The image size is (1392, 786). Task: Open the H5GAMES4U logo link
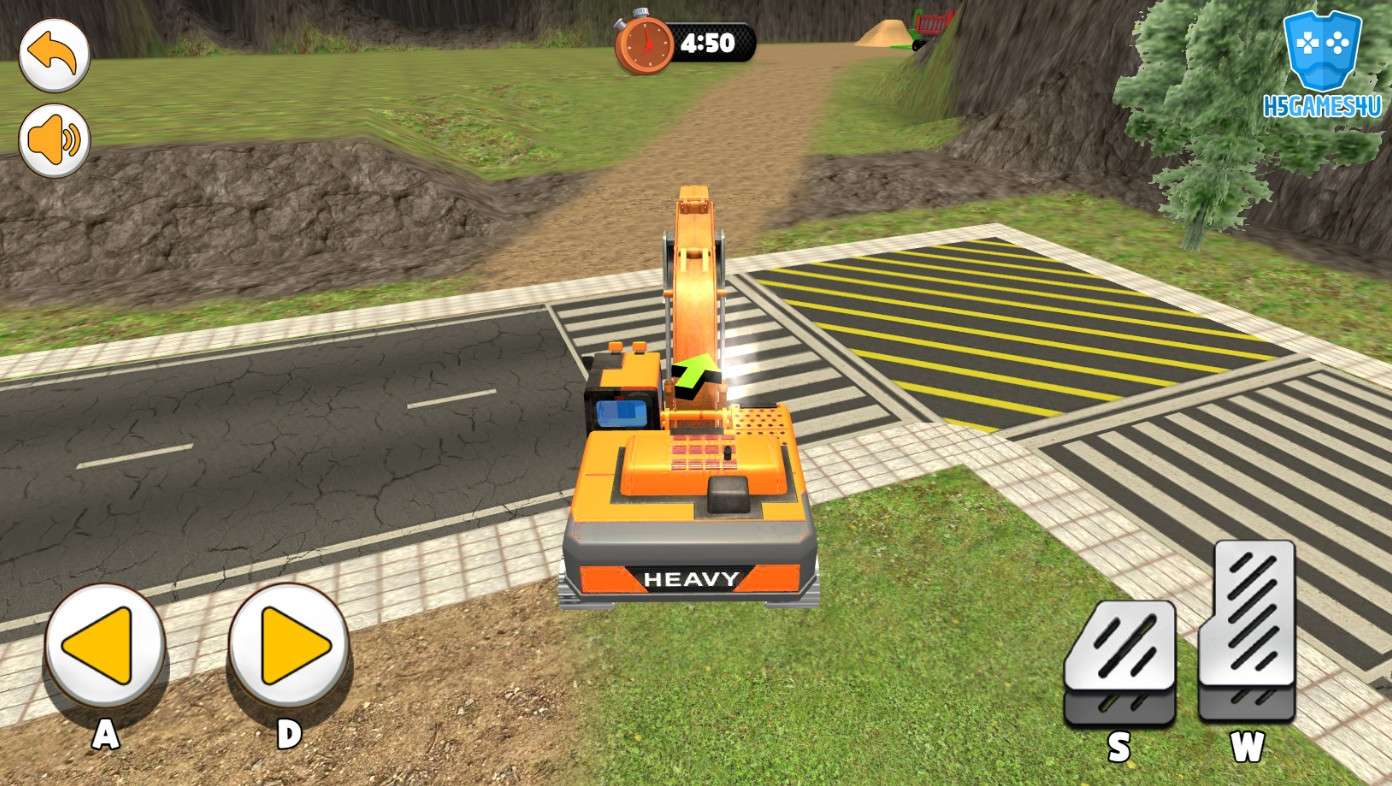tap(1321, 65)
